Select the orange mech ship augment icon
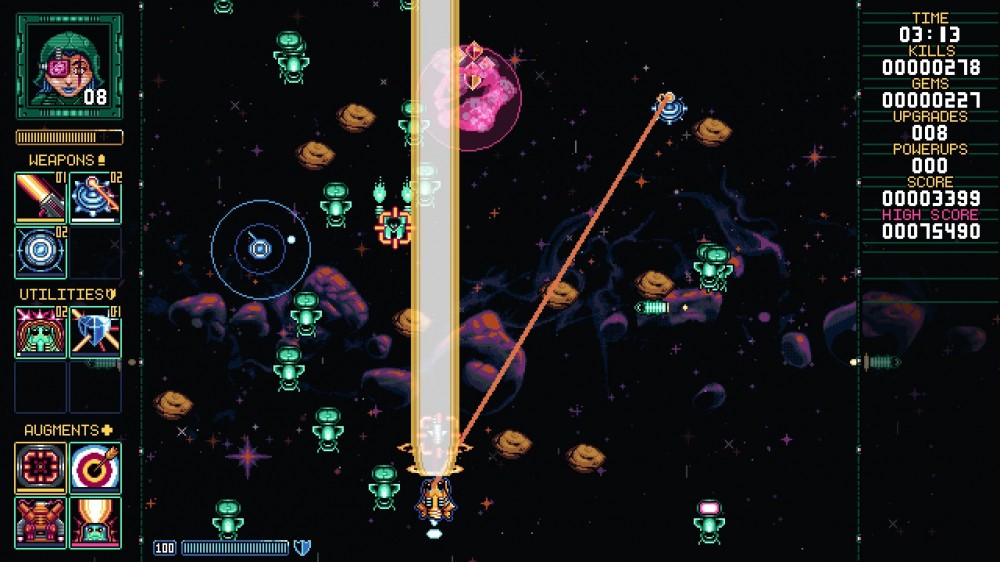Viewport: 1000px width, 562px height. click(41, 522)
